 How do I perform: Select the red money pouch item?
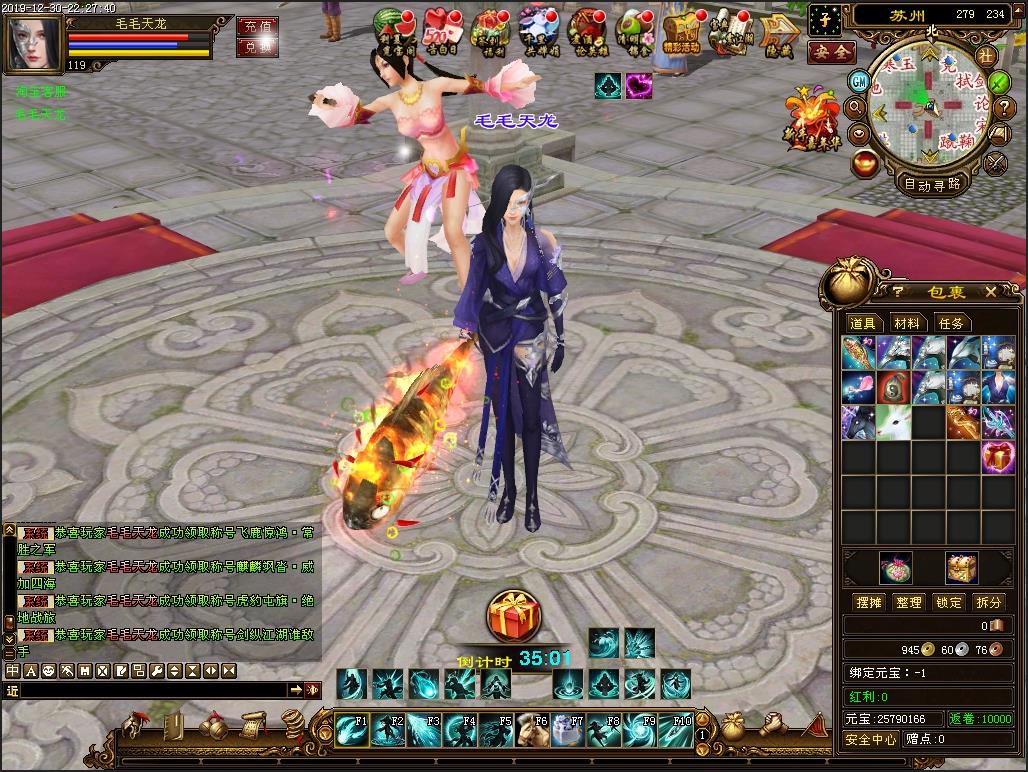coord(893,388)
